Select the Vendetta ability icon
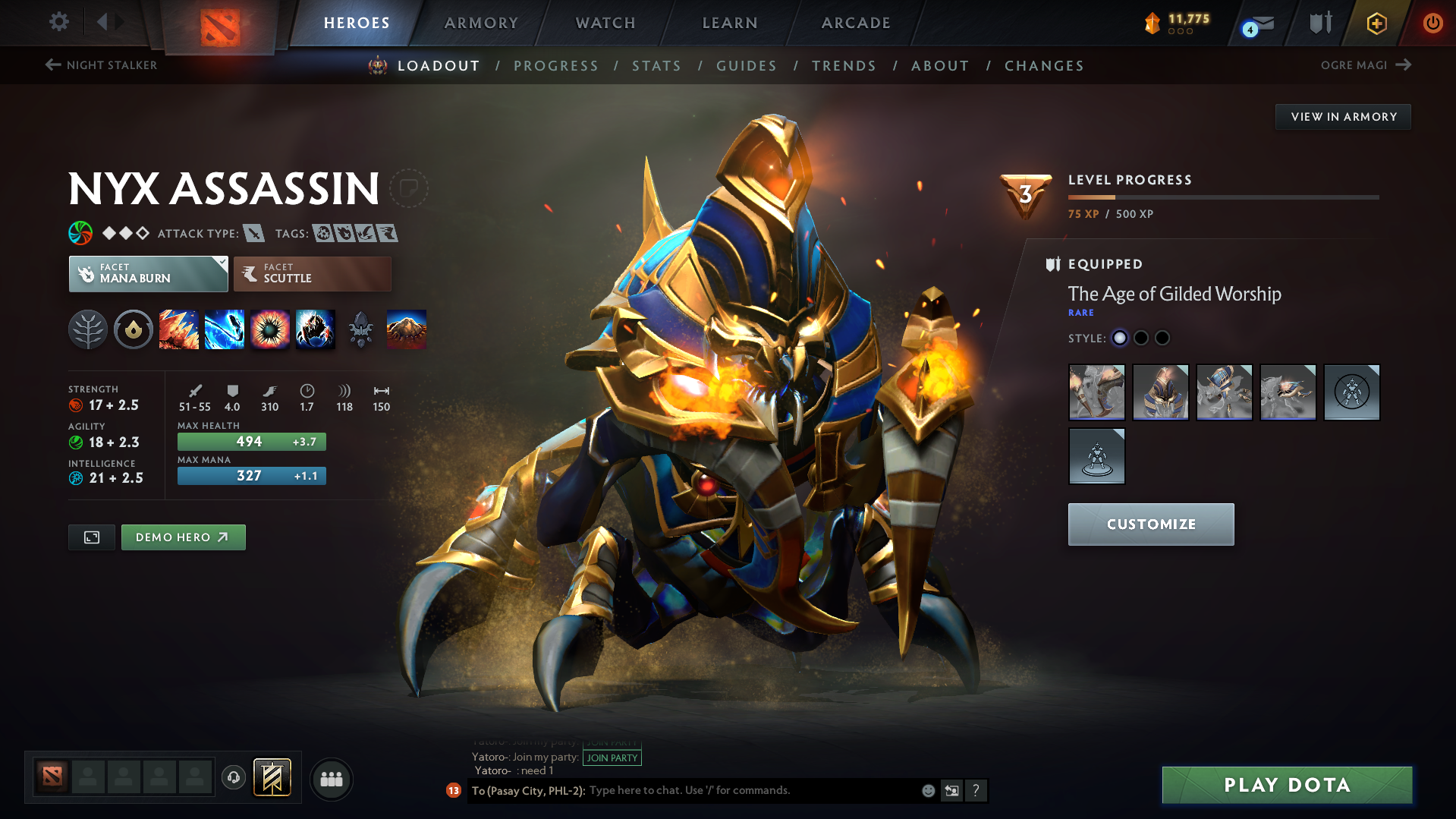This screenshot has width=1456, height=819. tap(316, 329)
